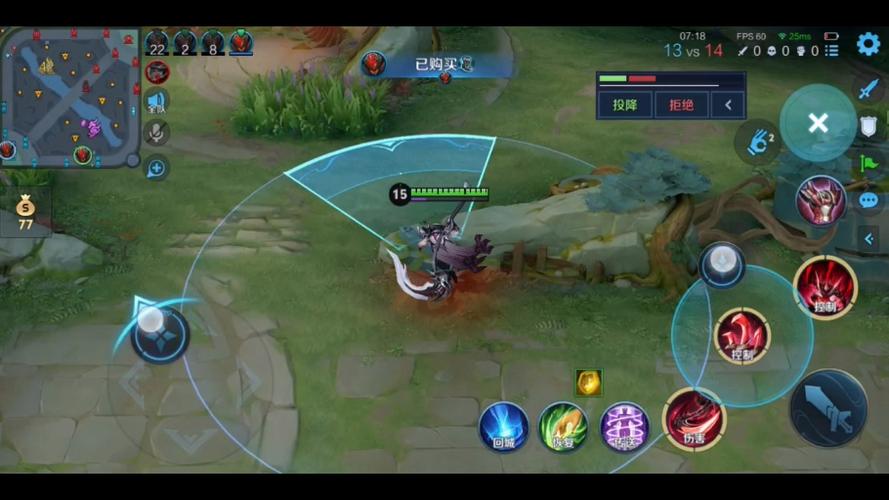This screenshot has width=889, height=500.
Task: Toggle the muted microphone
Action: [157, 132]
